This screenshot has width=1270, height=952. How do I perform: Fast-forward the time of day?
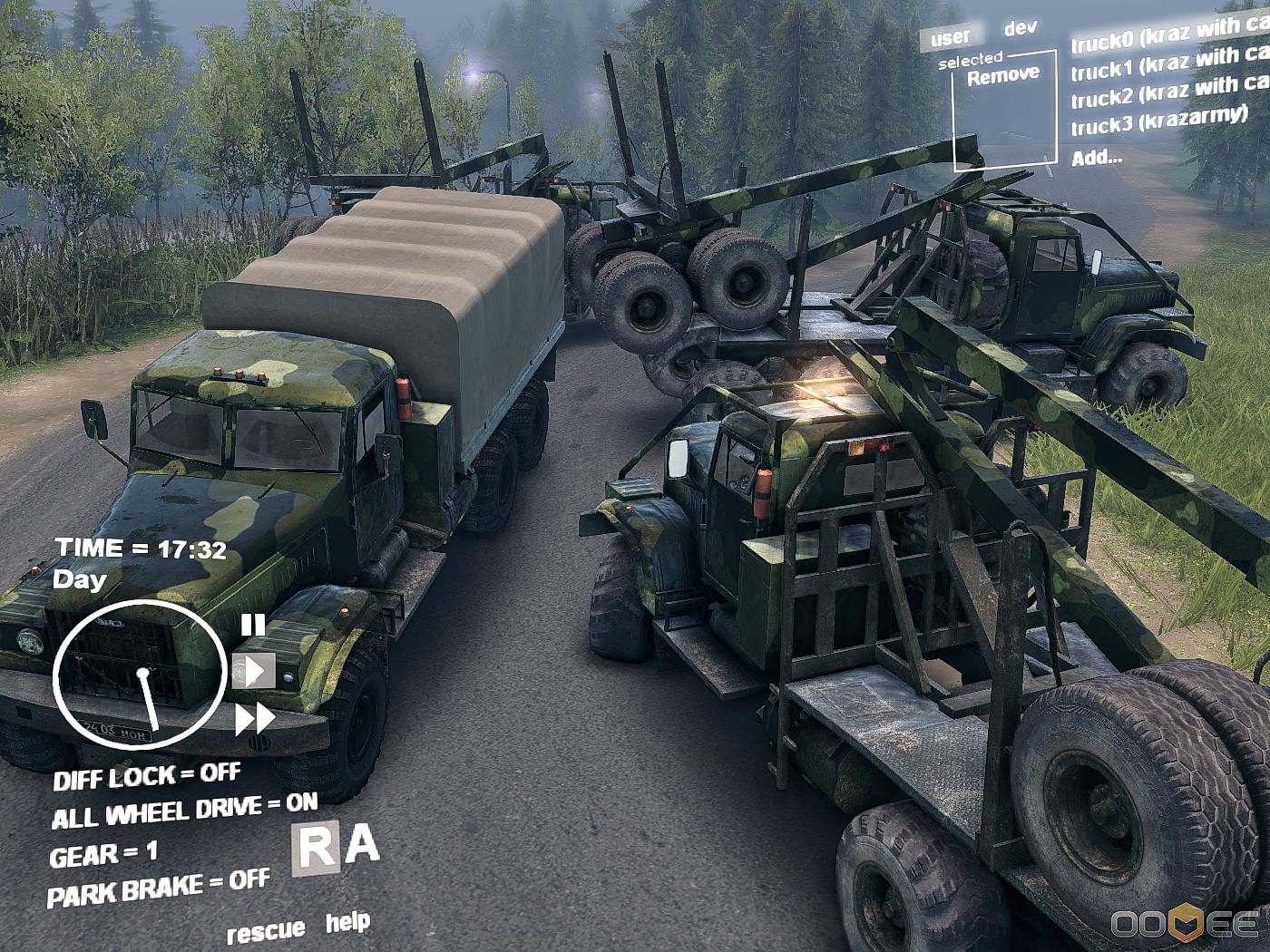255,720
